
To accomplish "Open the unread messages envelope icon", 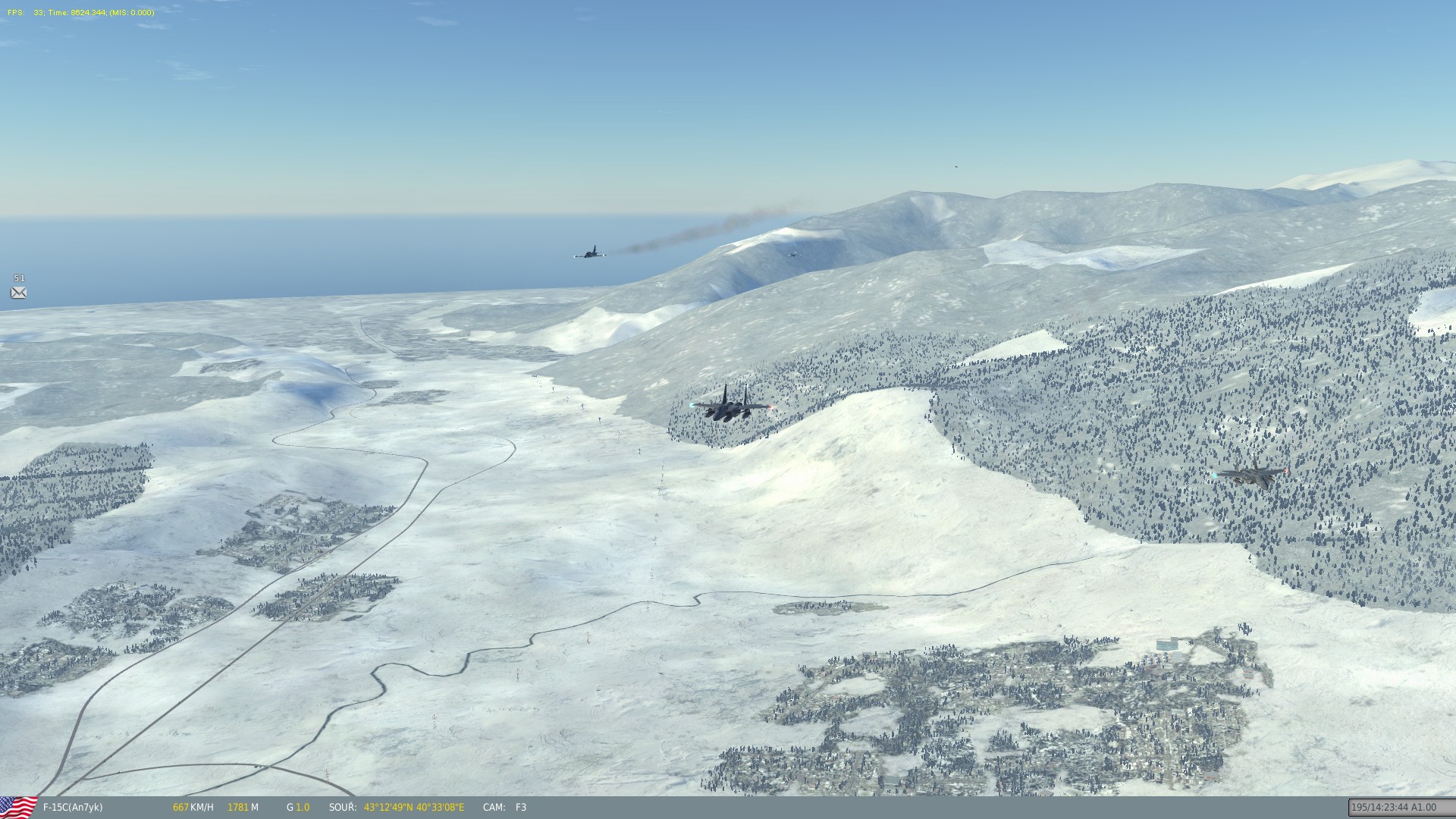I will coord(19,293).
